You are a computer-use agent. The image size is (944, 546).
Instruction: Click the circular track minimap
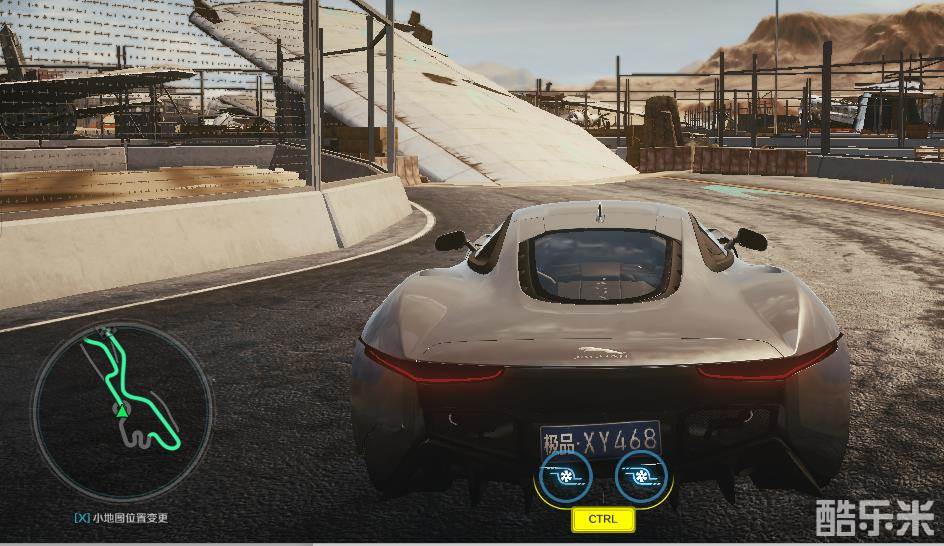click(x=122, y=411)
